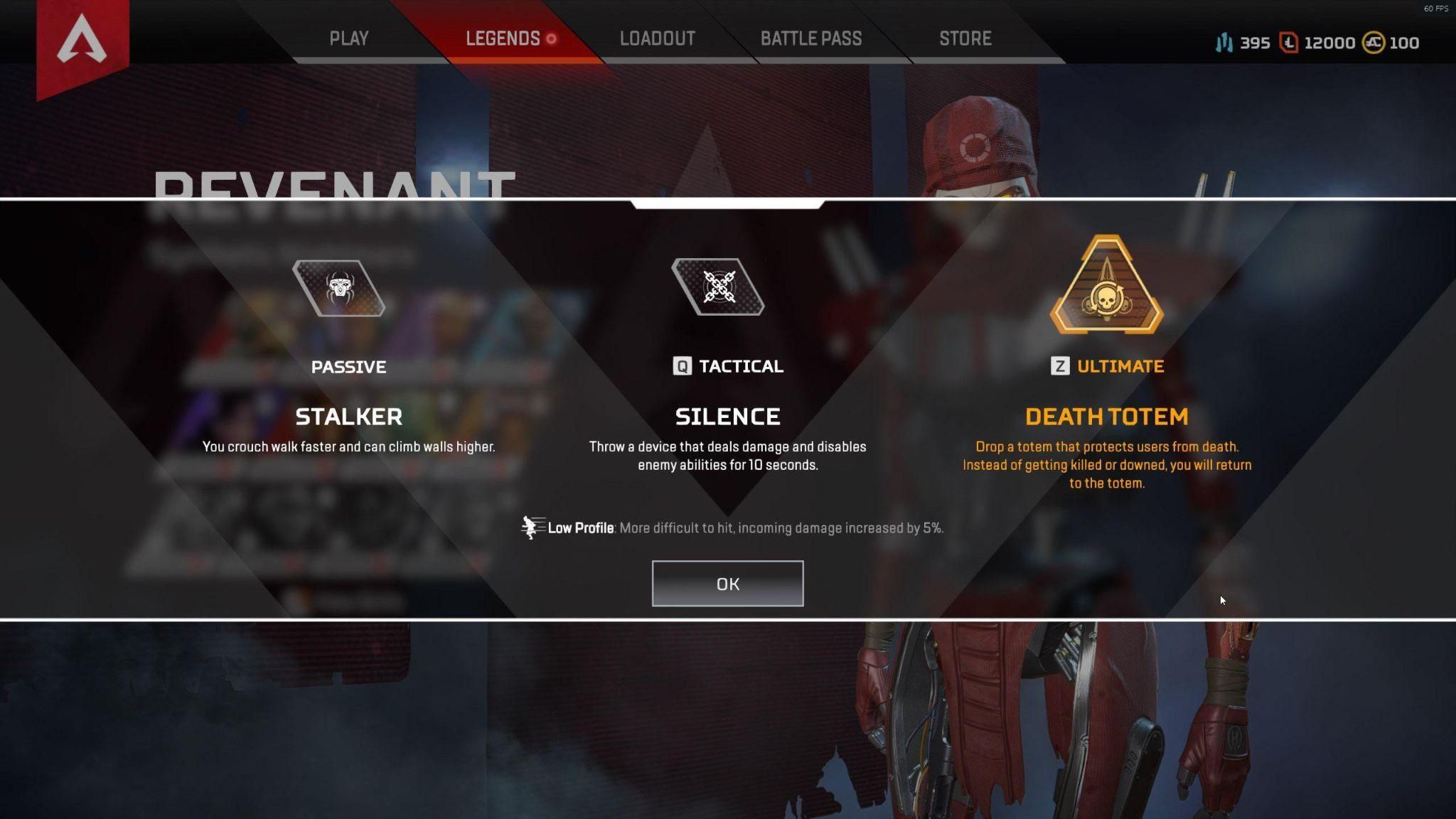Click the Legend Tokens balance of 12000
Viewport: 1456px width, 819px height.
(1317, 43)
